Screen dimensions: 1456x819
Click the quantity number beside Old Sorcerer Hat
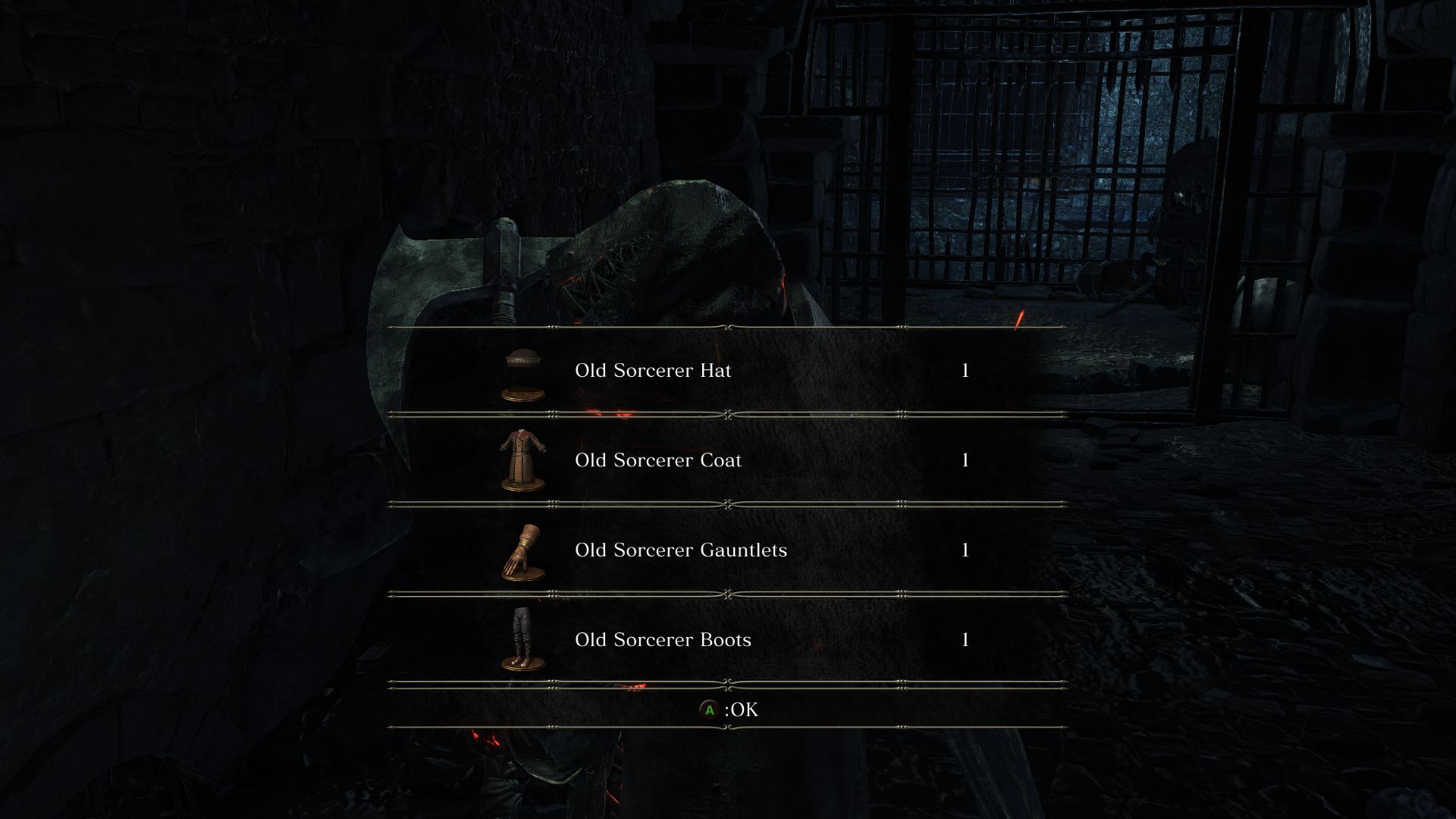tap(965, 371)
